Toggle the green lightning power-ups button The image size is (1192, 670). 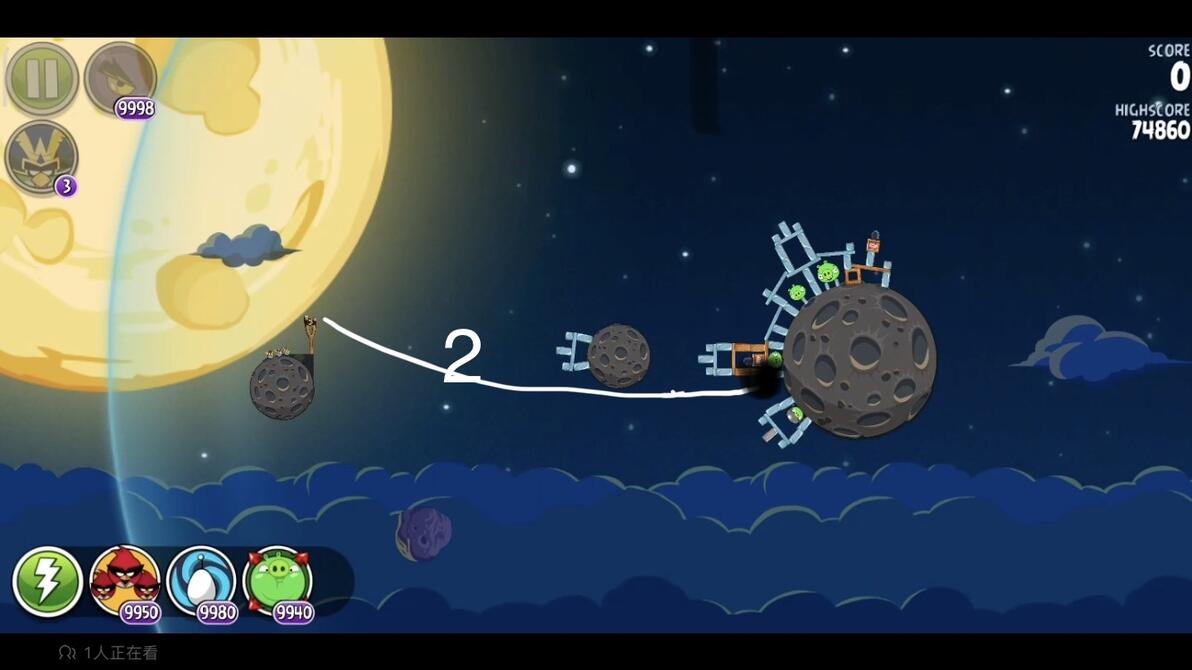tap(47, 581)
